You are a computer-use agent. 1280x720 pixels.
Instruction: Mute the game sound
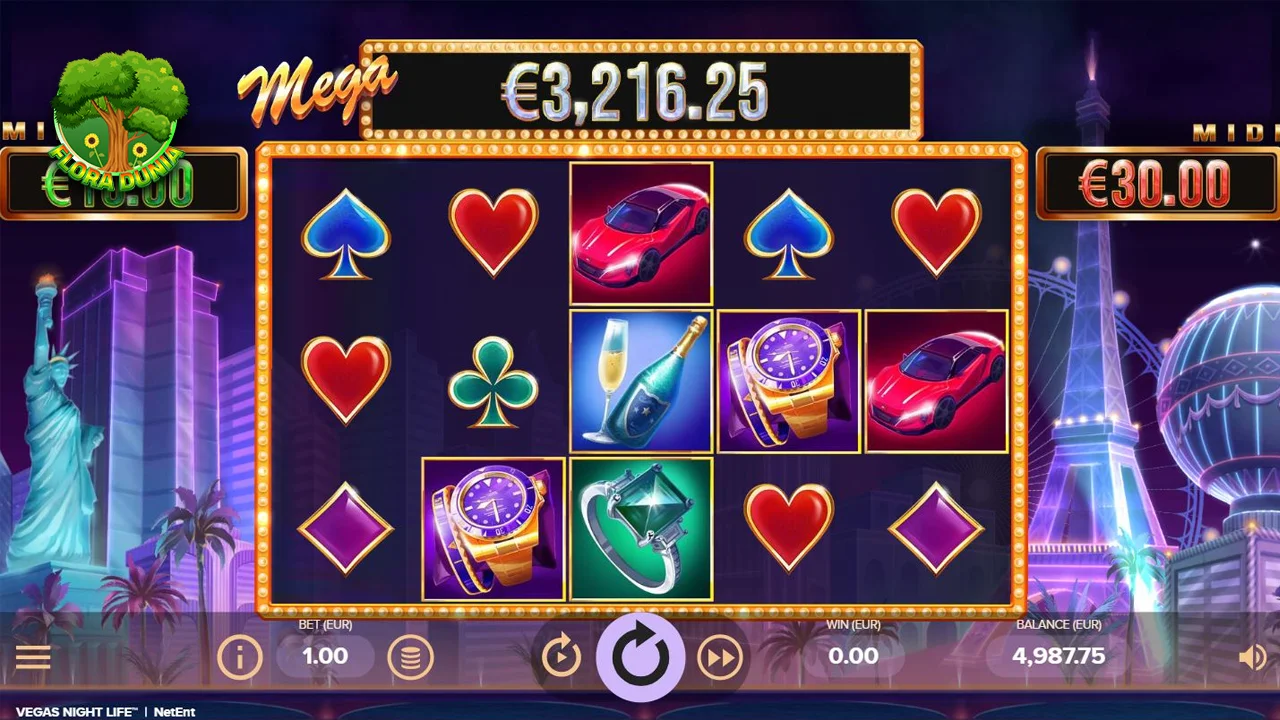[1252, 657]
